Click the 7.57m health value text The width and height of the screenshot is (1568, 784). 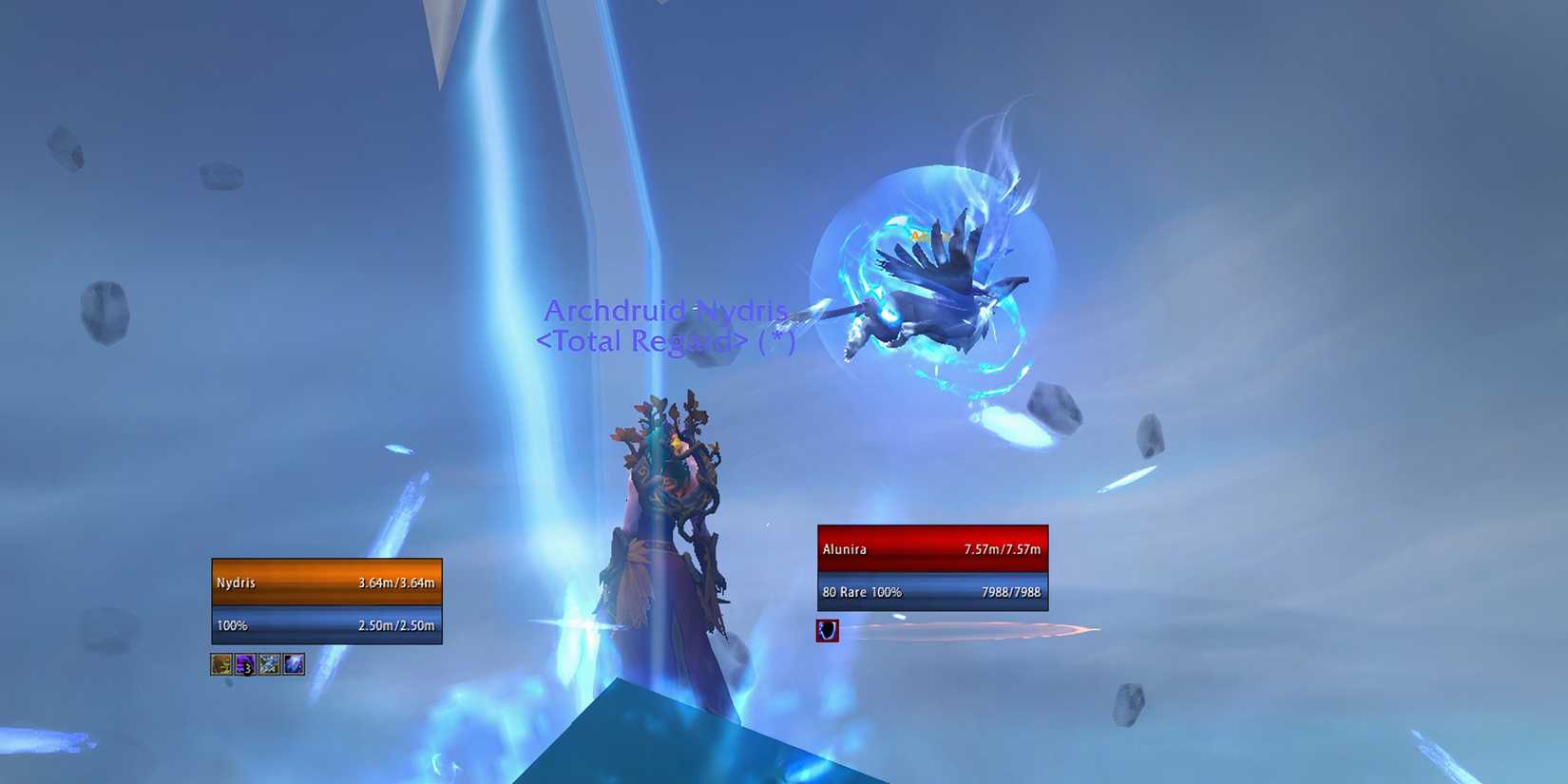point(1003,549)
